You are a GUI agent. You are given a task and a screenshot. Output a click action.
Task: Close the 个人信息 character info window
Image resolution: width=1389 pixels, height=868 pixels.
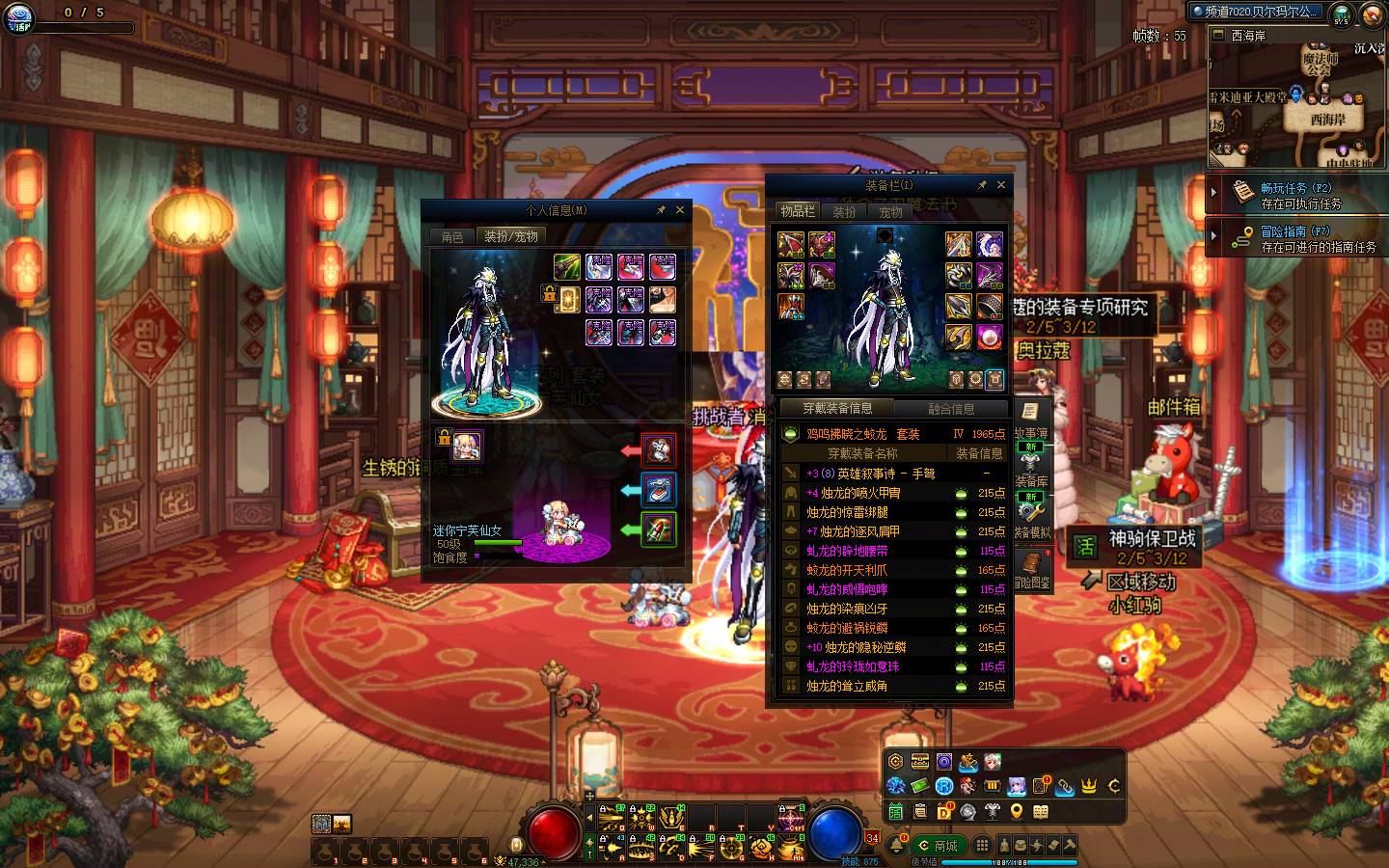pos(680,210)
